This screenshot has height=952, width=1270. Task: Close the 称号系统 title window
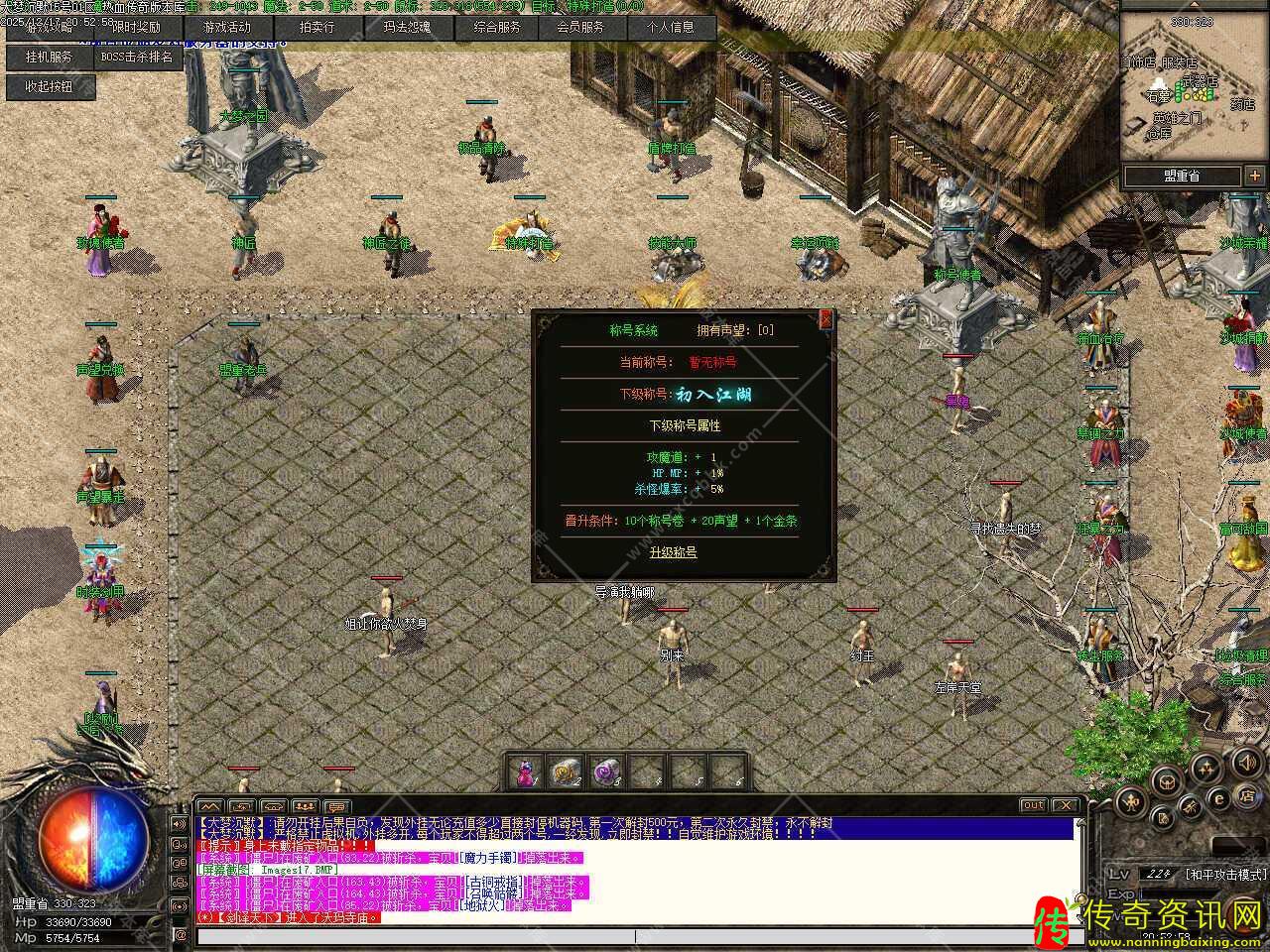[825, 319]
